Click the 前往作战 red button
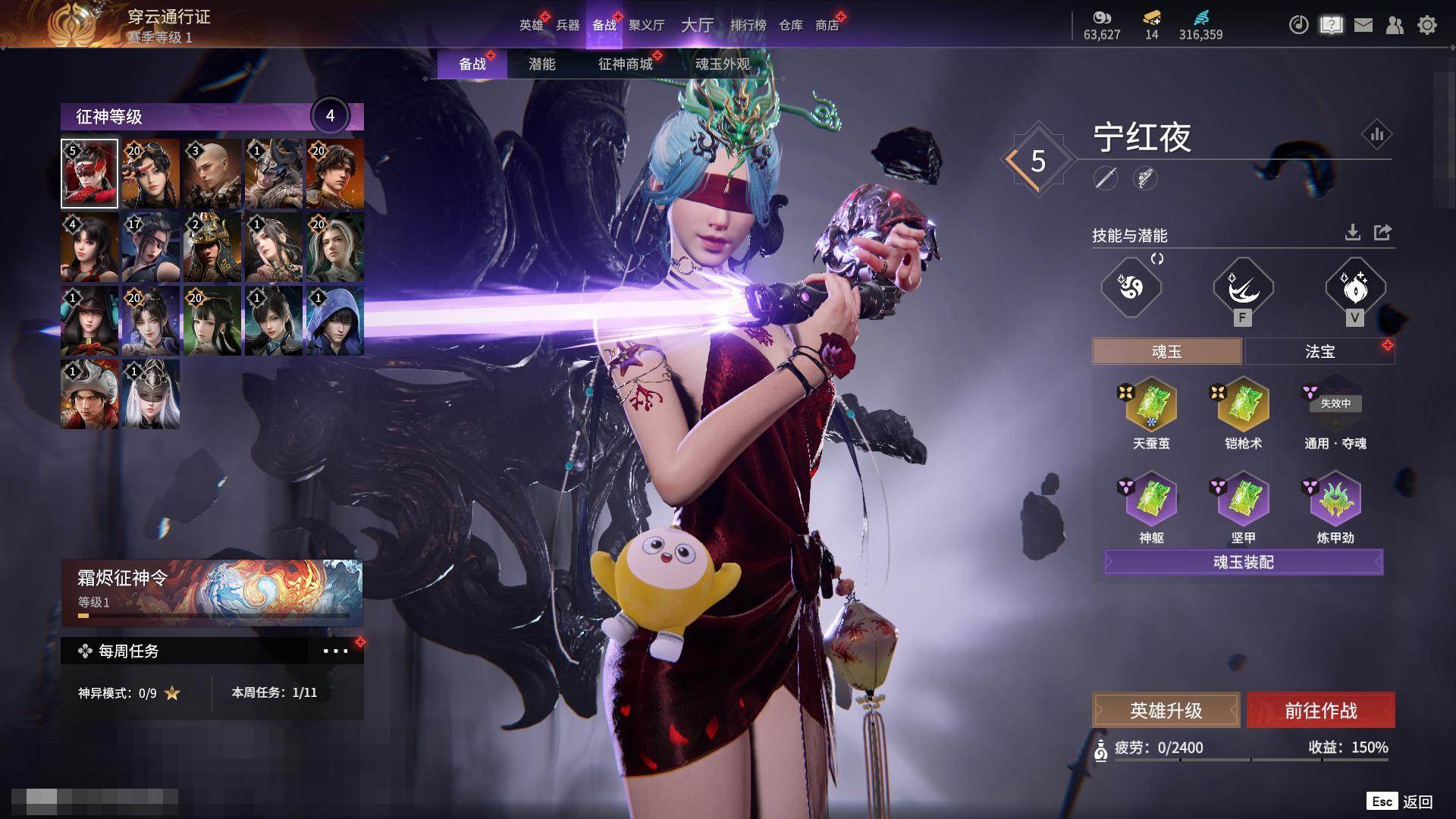The image size is (1456, 819). [1320, 711]
